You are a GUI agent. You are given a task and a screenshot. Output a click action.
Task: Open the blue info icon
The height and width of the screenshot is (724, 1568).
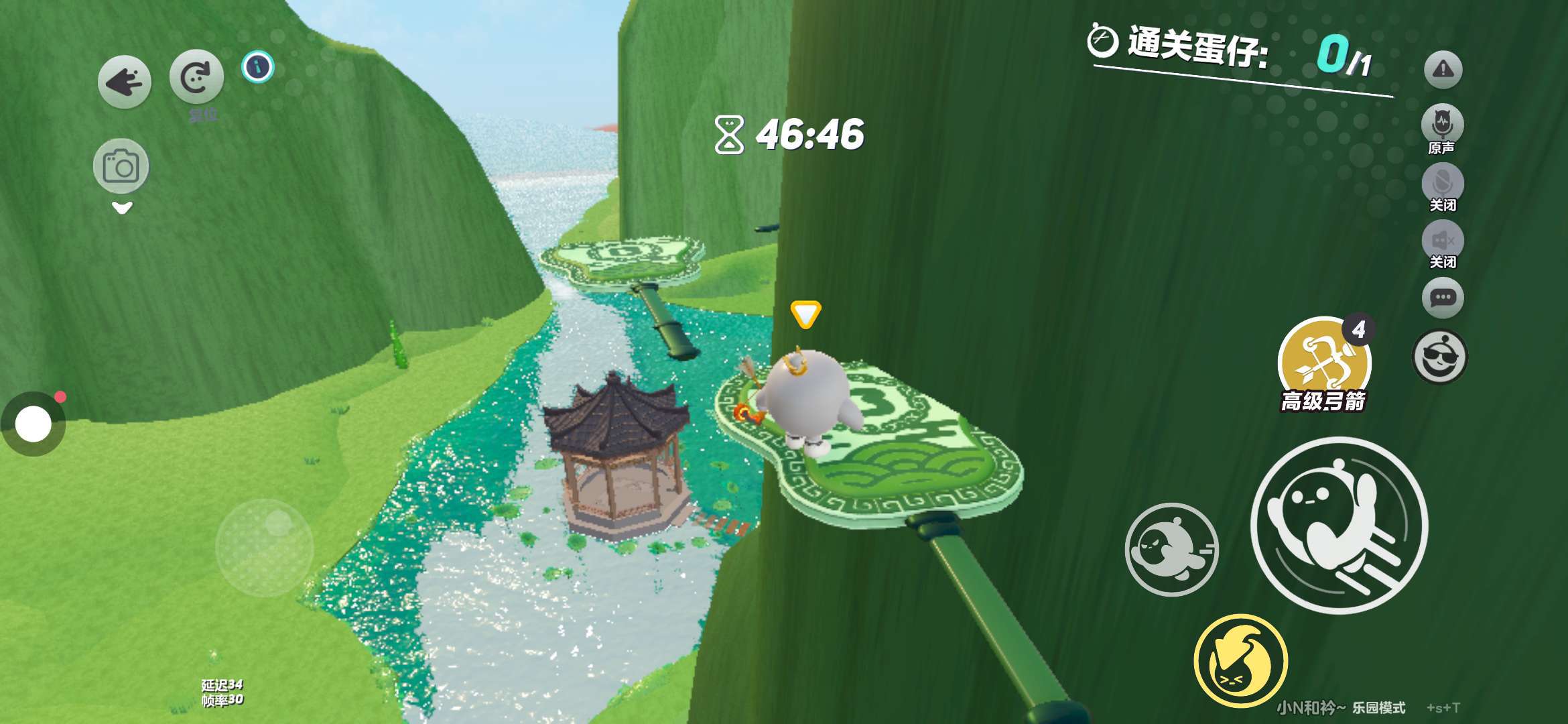[x=258, y=67]
